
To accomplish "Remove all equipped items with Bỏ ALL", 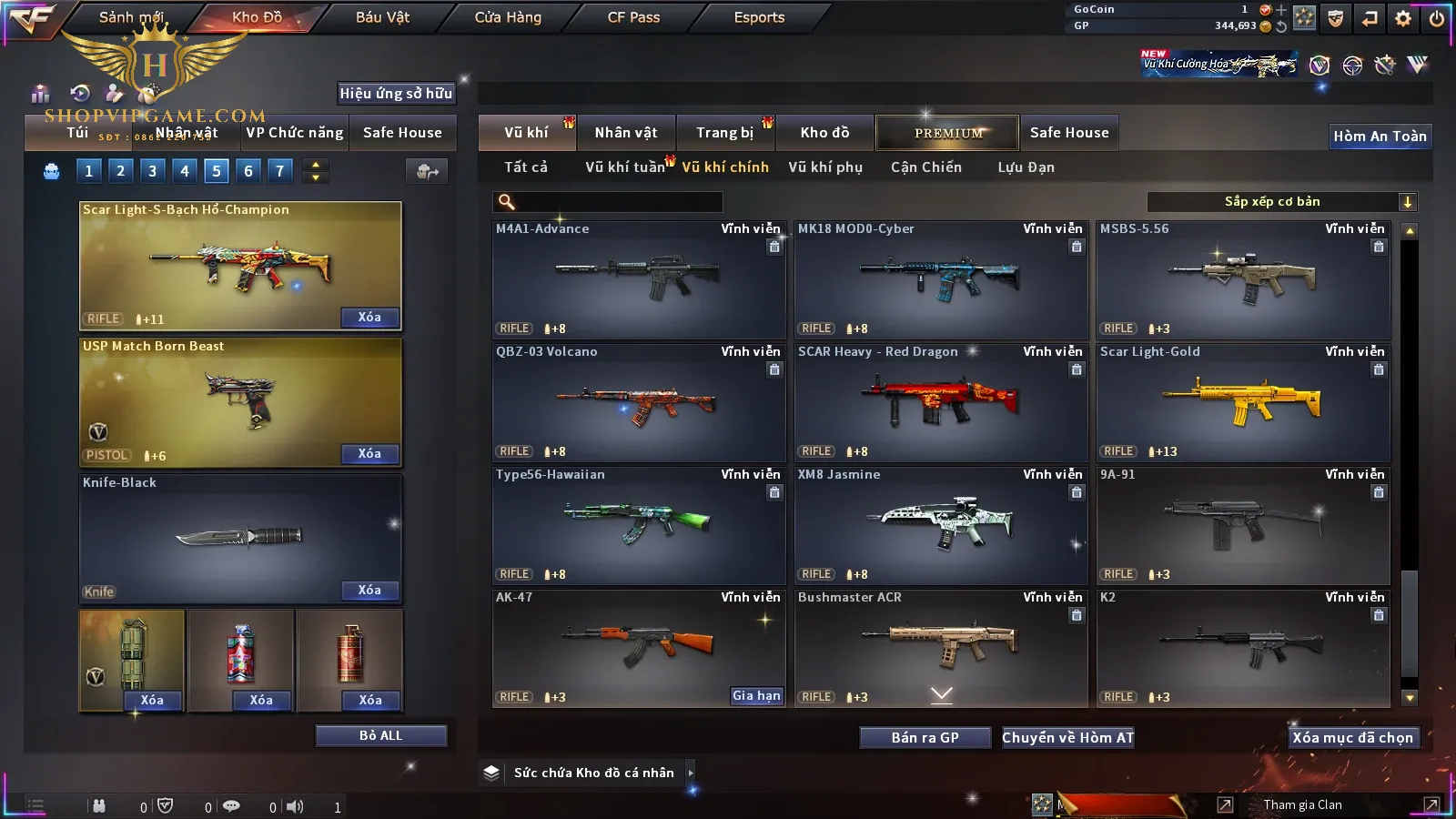I will click(x=380, y=735).
